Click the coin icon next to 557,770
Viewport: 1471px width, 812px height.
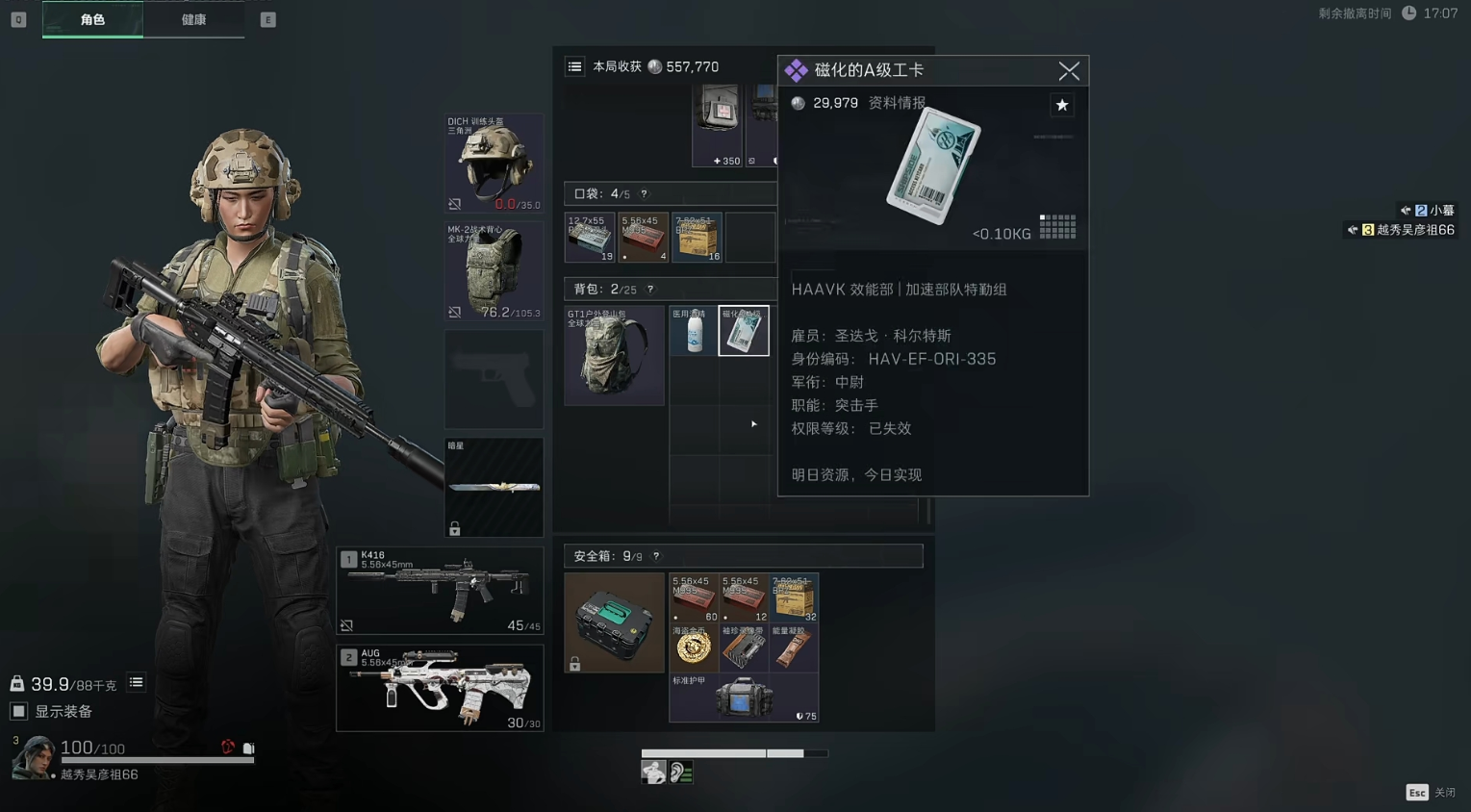coord(655,66)
